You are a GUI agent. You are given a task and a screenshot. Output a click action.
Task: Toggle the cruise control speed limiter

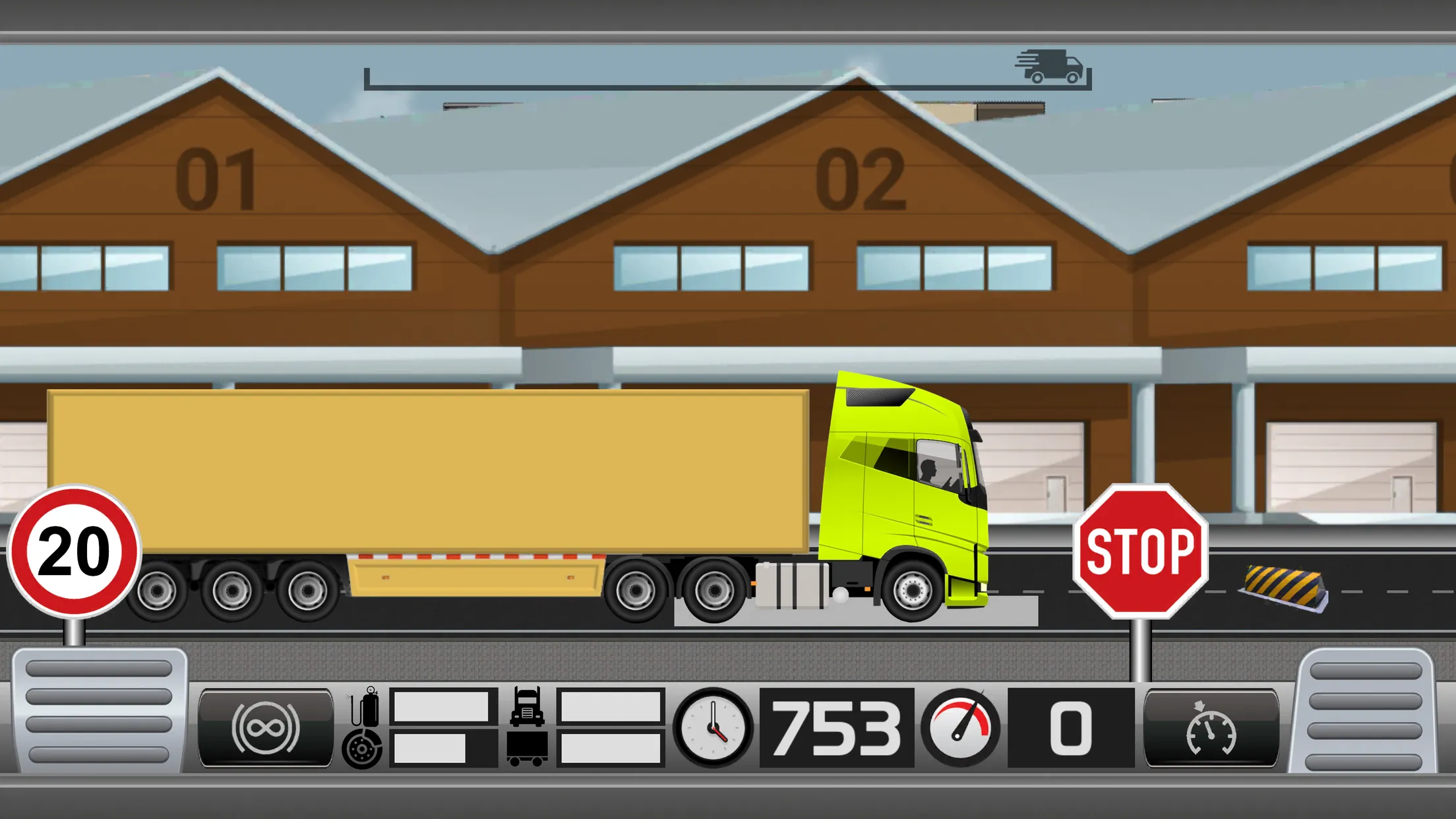tap(1210, 729)
